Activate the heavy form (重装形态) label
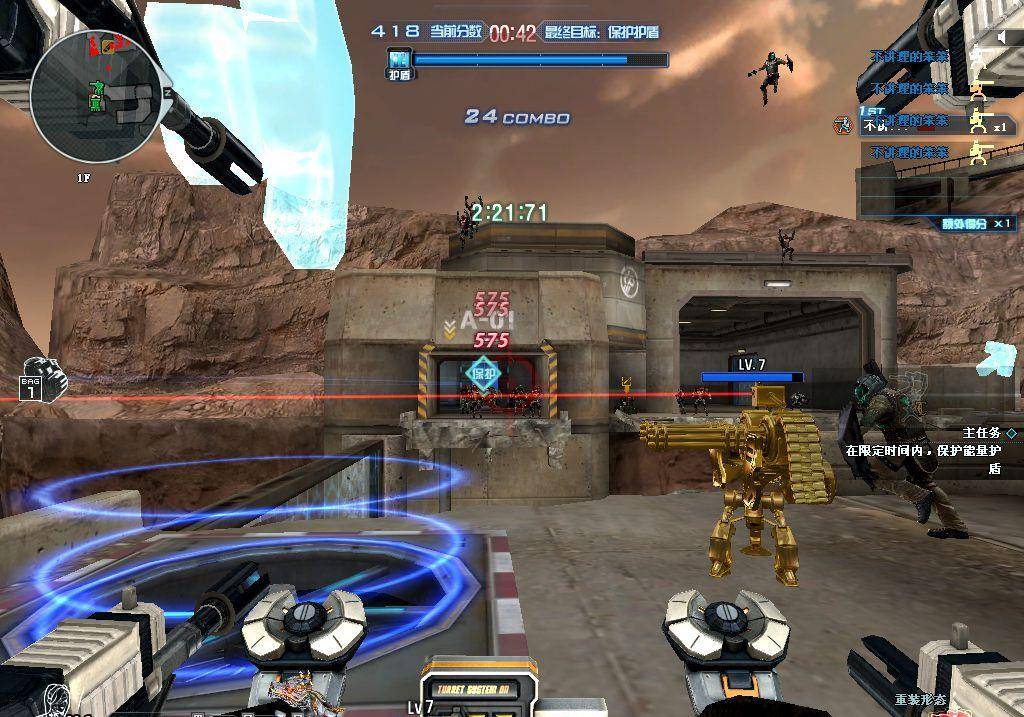 [x=921, y=699]
